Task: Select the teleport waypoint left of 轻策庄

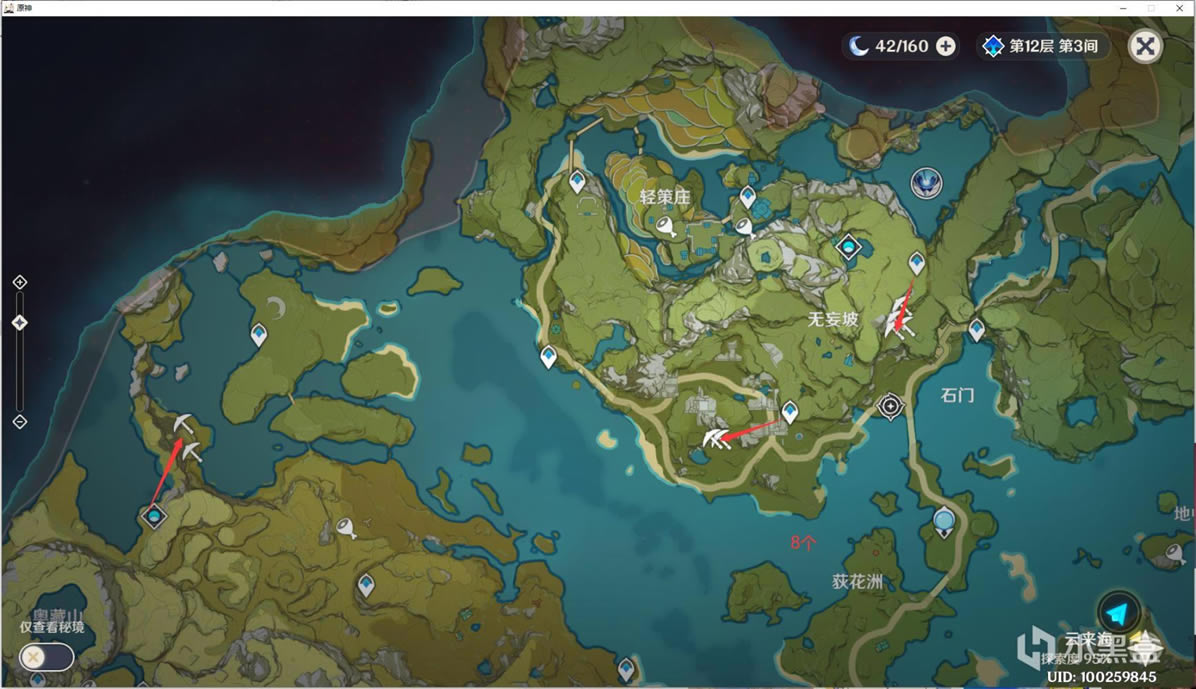Action: pos(577,181)
